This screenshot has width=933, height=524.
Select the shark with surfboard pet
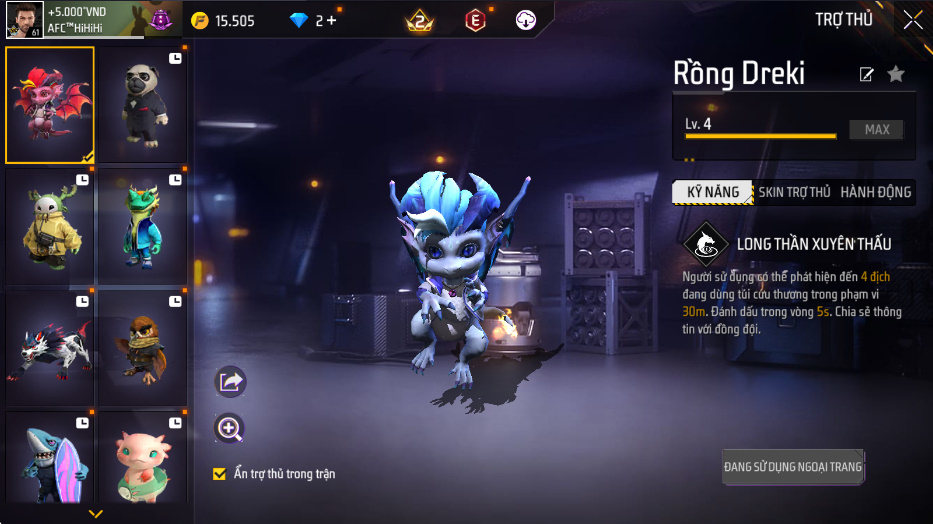(50, 460)
